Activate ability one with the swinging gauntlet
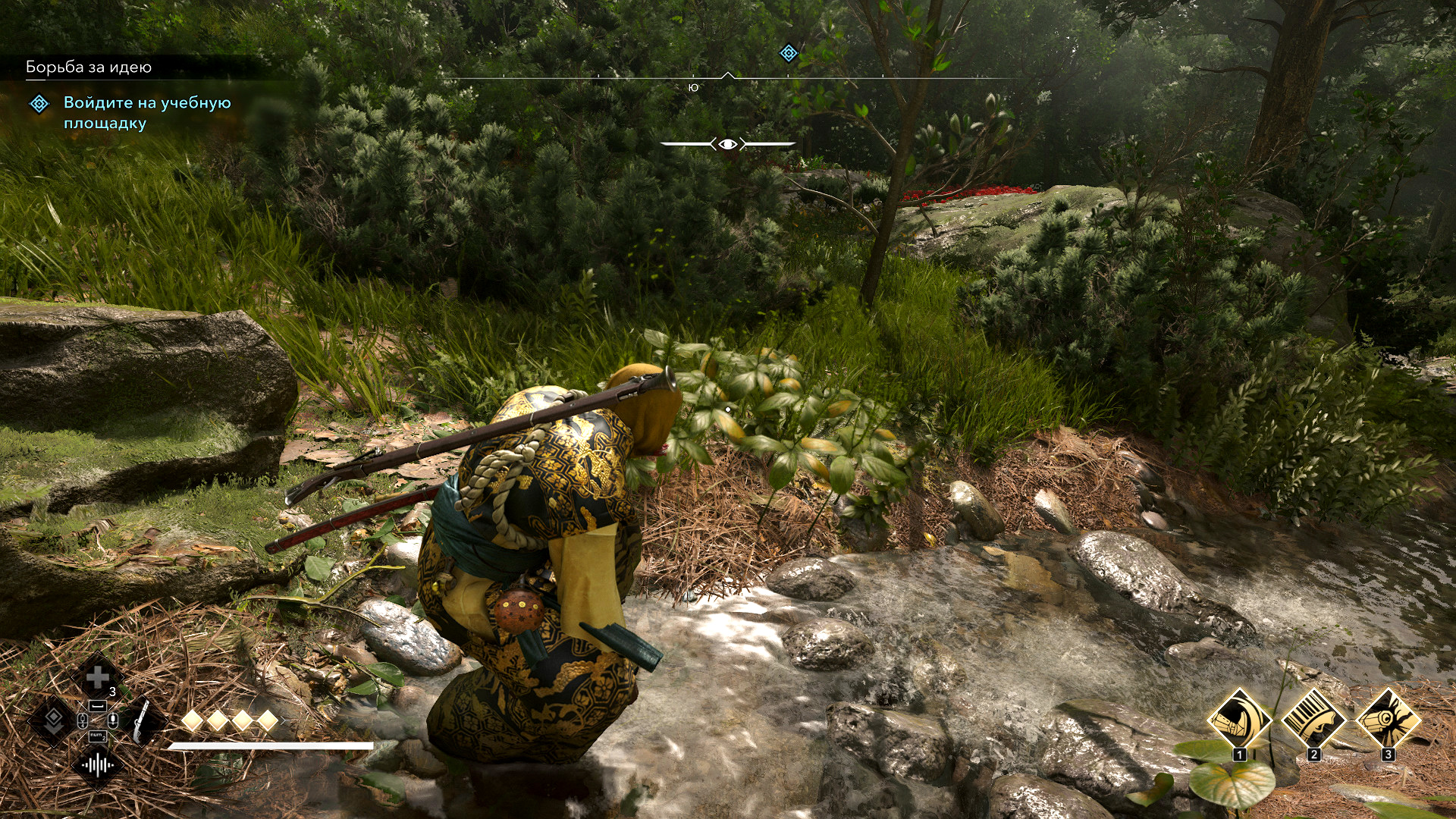Viewport: 1456px width, 819px height. click(x=1239, y=719)
